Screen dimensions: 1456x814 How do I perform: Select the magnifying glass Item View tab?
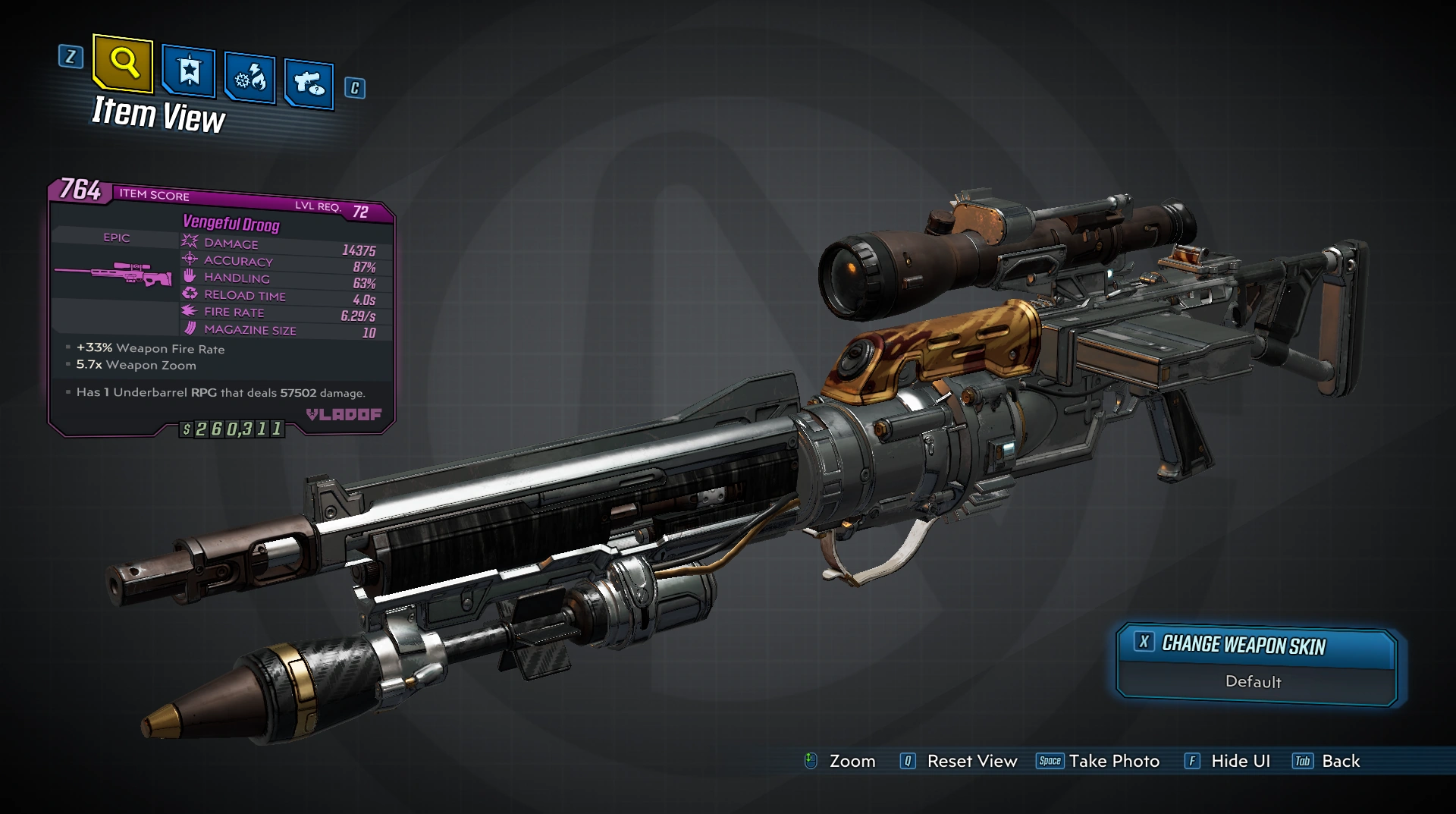click(123, 64)
